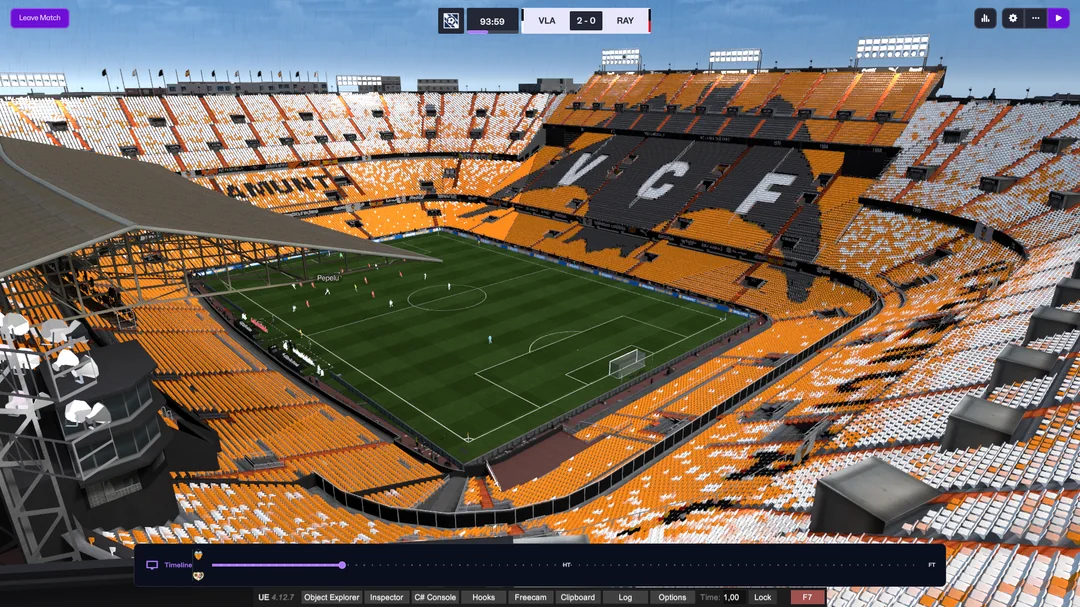Click the football icon beside the match clock

point(451,21)
